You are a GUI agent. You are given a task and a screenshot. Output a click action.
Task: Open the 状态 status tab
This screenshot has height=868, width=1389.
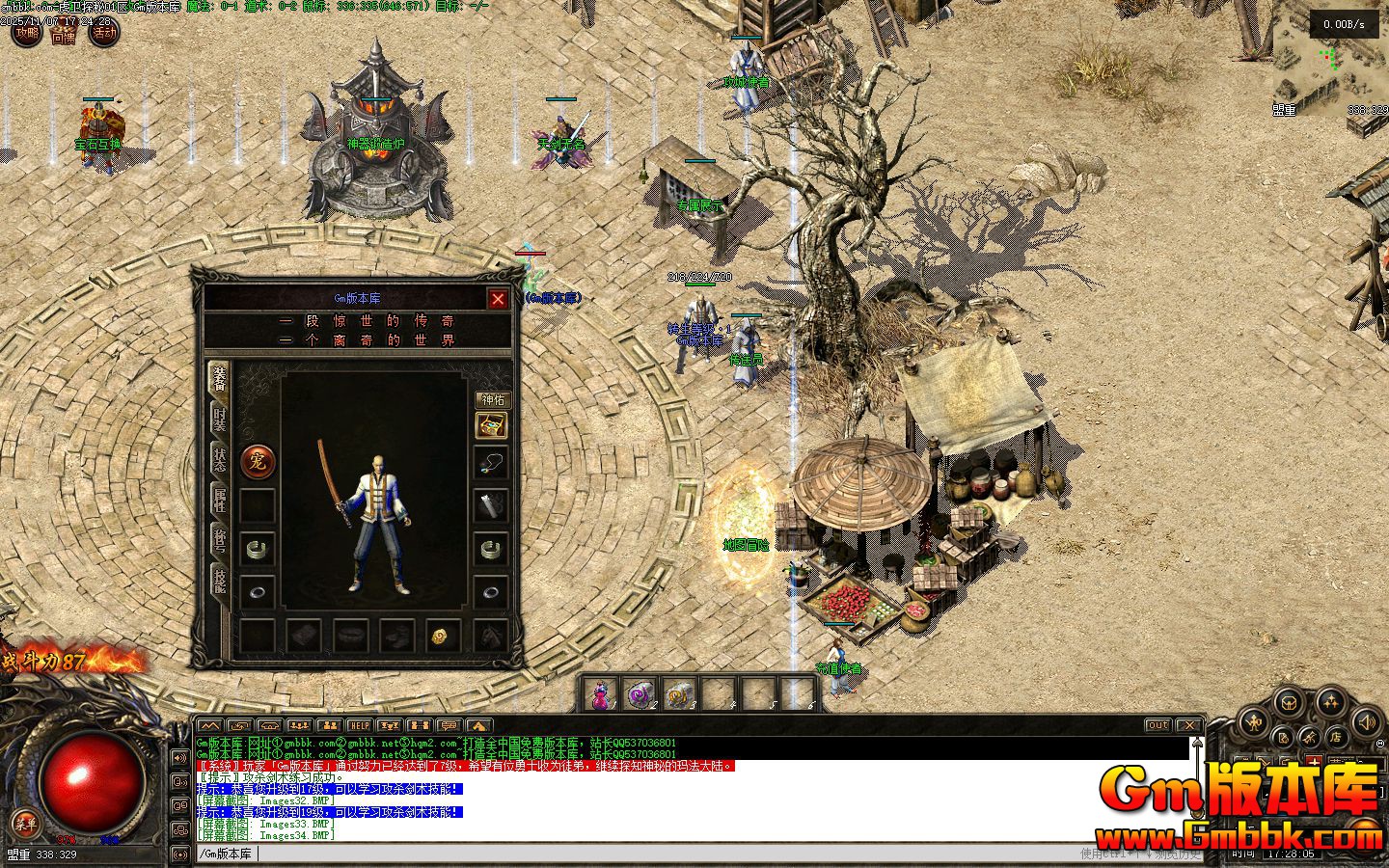pyautogui.click(x=220, y=460)
